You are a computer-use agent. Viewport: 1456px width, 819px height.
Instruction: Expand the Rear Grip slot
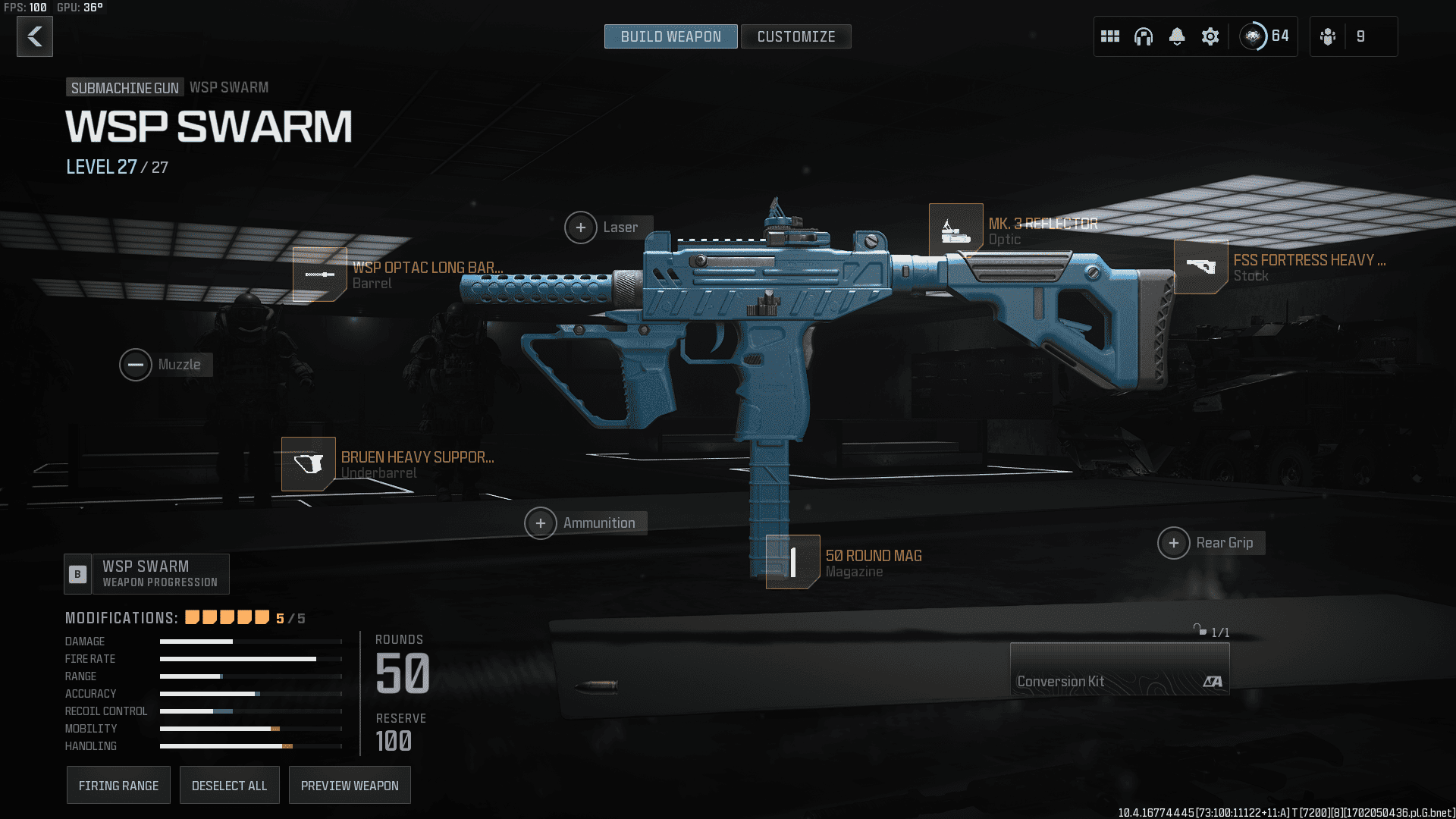1175,542
